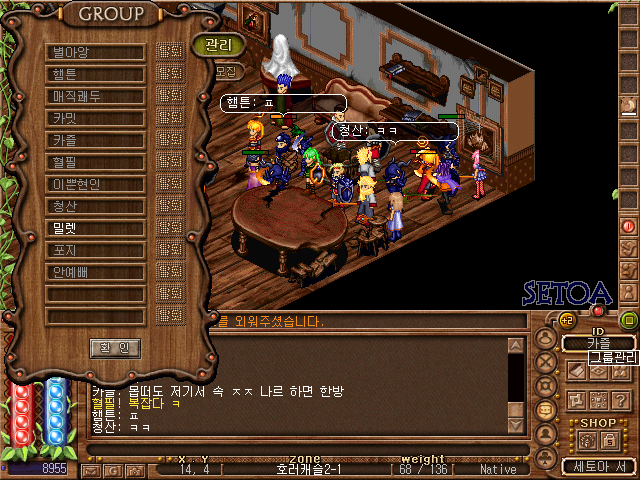Click the green square round button
Screen dimensions: 640x480
(x=629, y=320)
